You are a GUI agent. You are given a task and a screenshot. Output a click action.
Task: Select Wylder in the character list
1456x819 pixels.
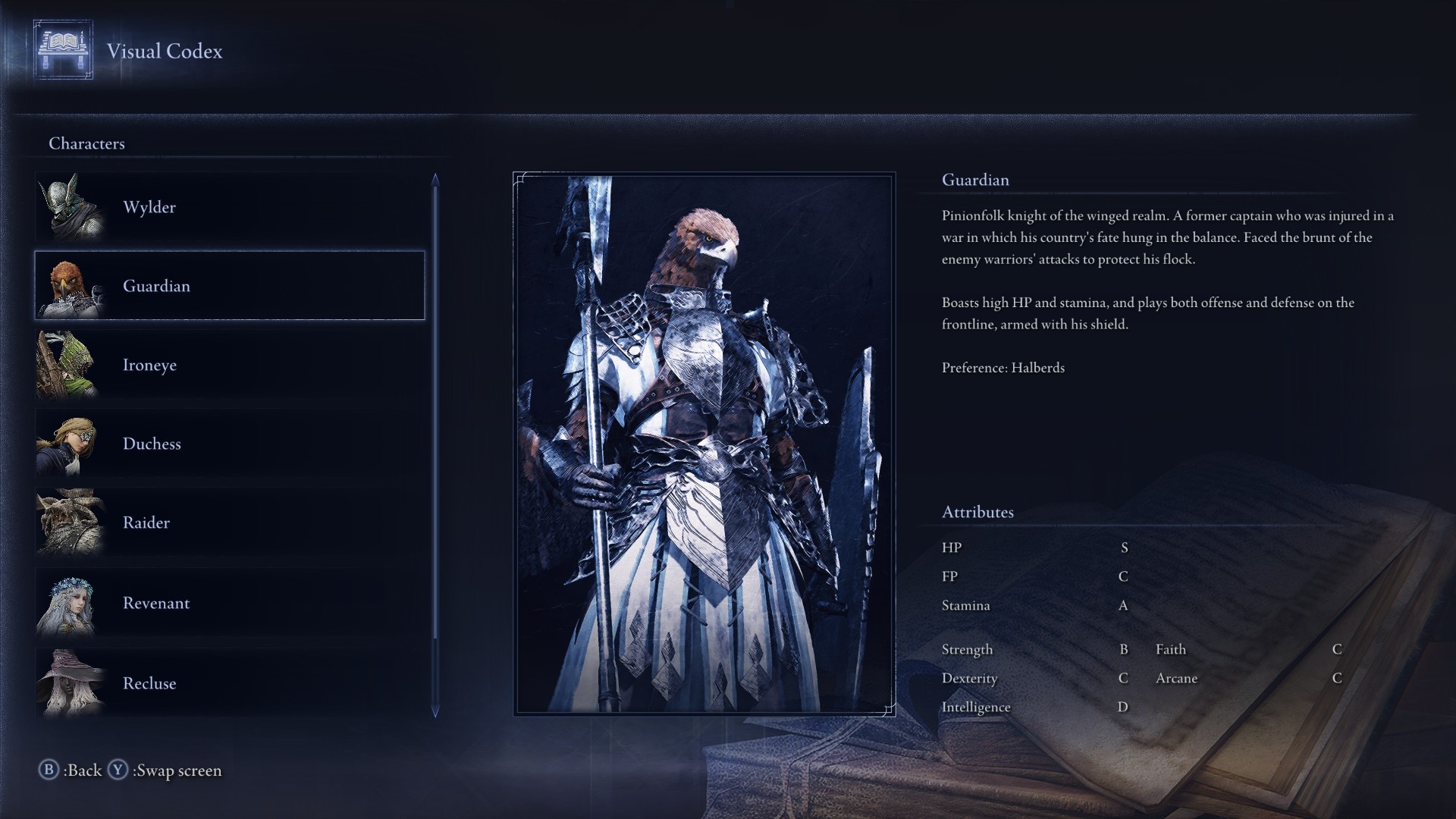227,207
